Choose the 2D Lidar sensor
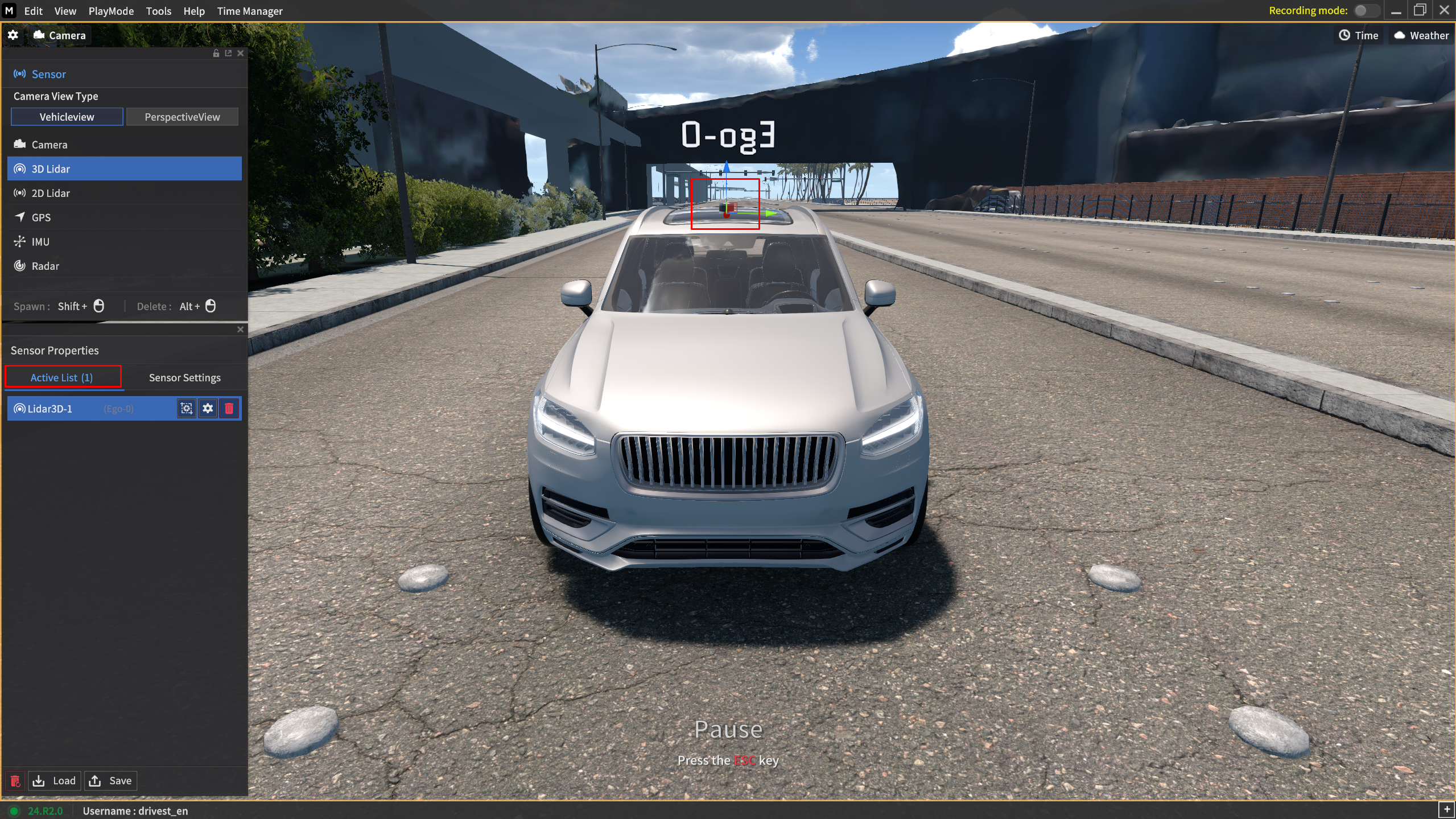1456x819 pixels. [x=51, y=193]
